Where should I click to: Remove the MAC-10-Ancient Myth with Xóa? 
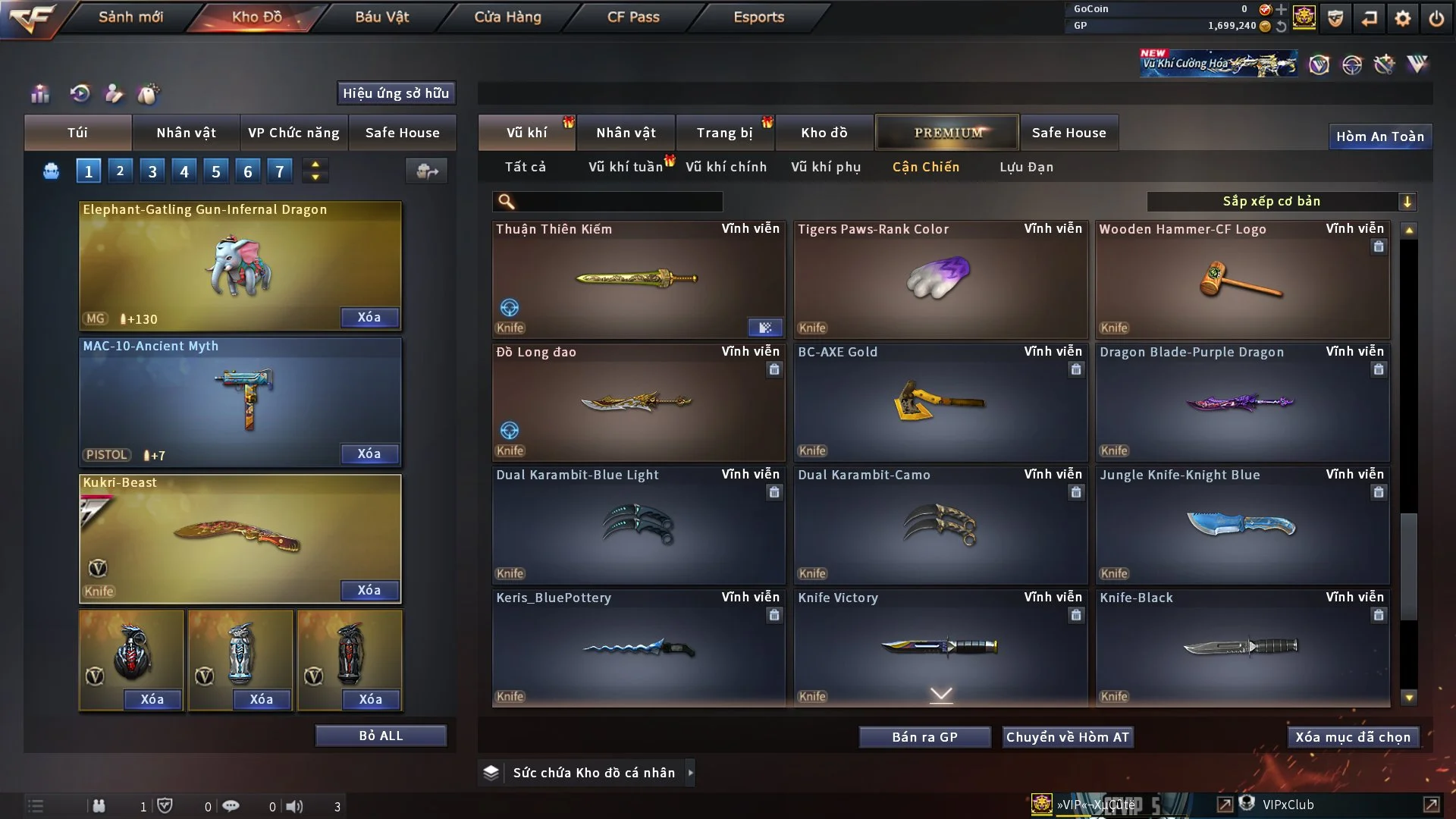pos(369,453)
